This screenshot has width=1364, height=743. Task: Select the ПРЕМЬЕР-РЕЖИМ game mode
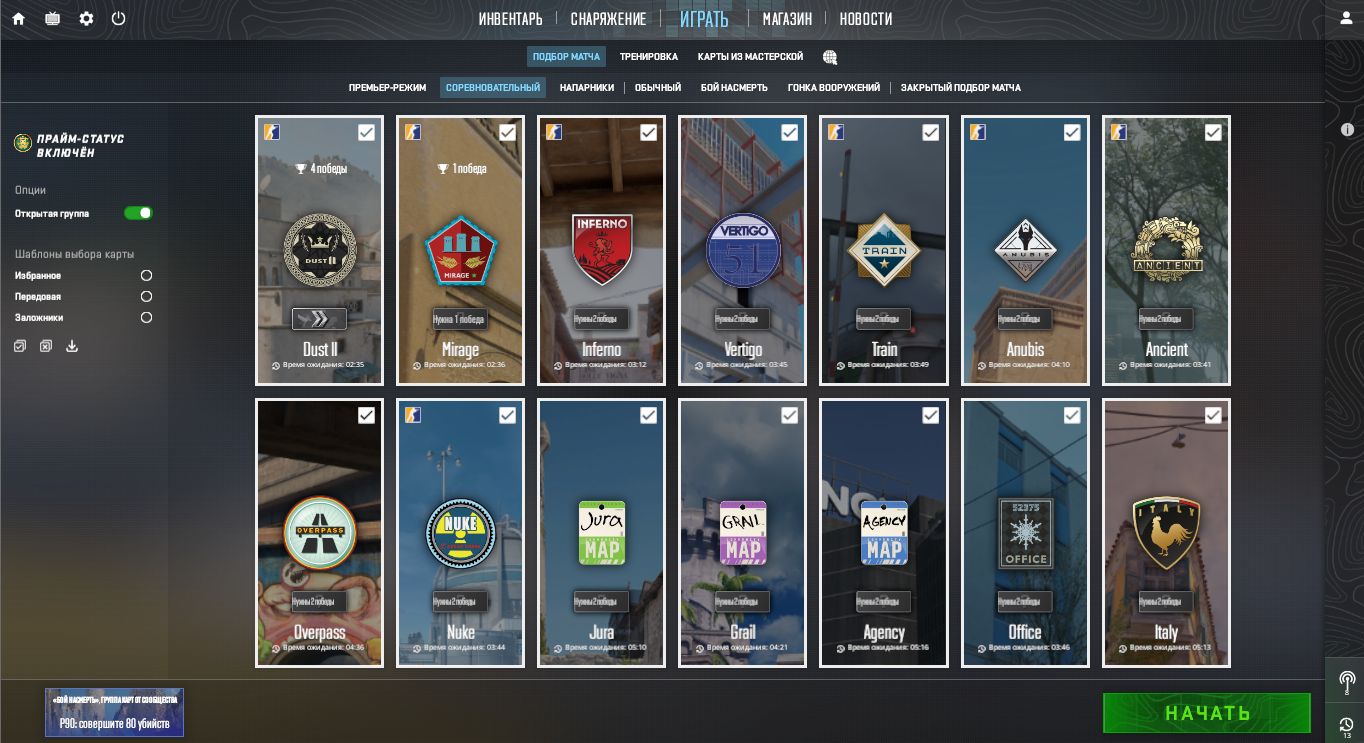(387, 88)
